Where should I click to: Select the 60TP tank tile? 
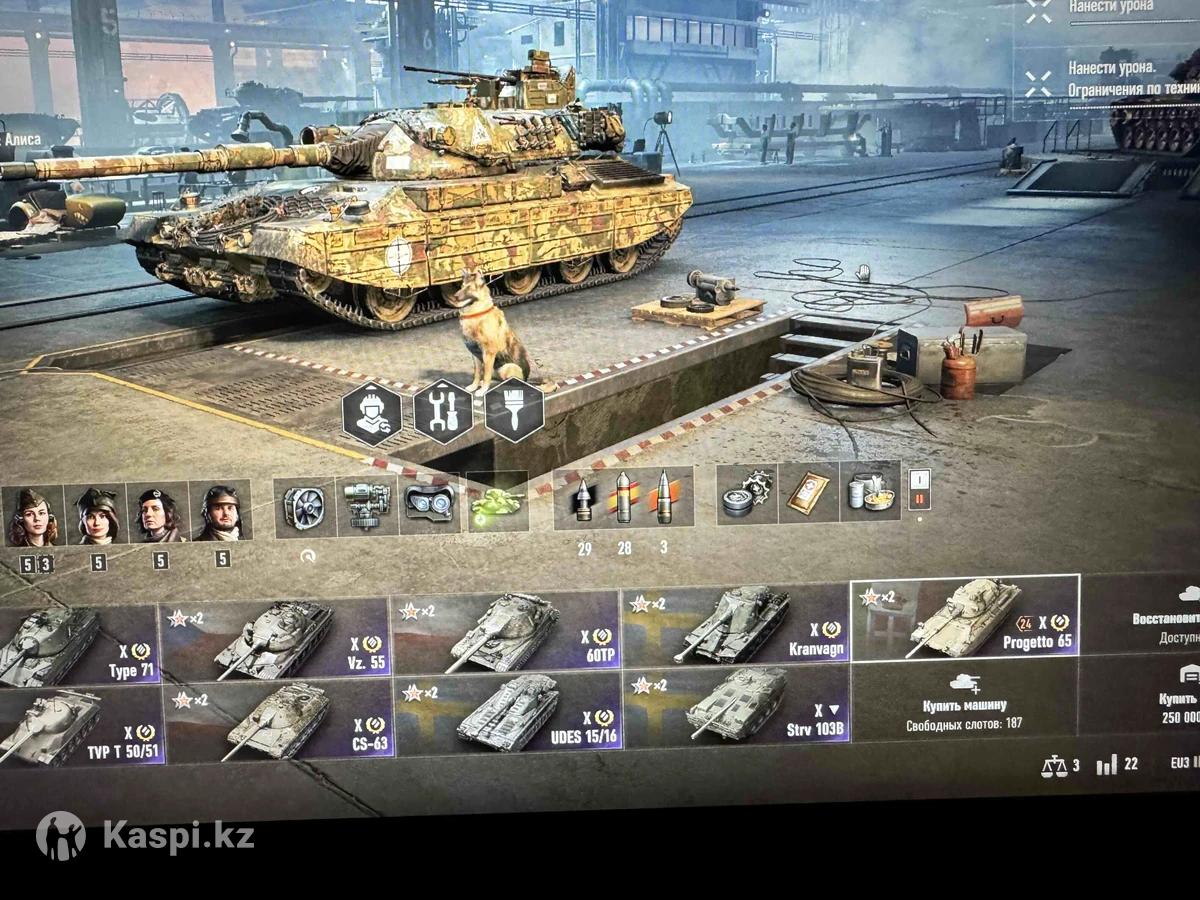coord(505,631)
